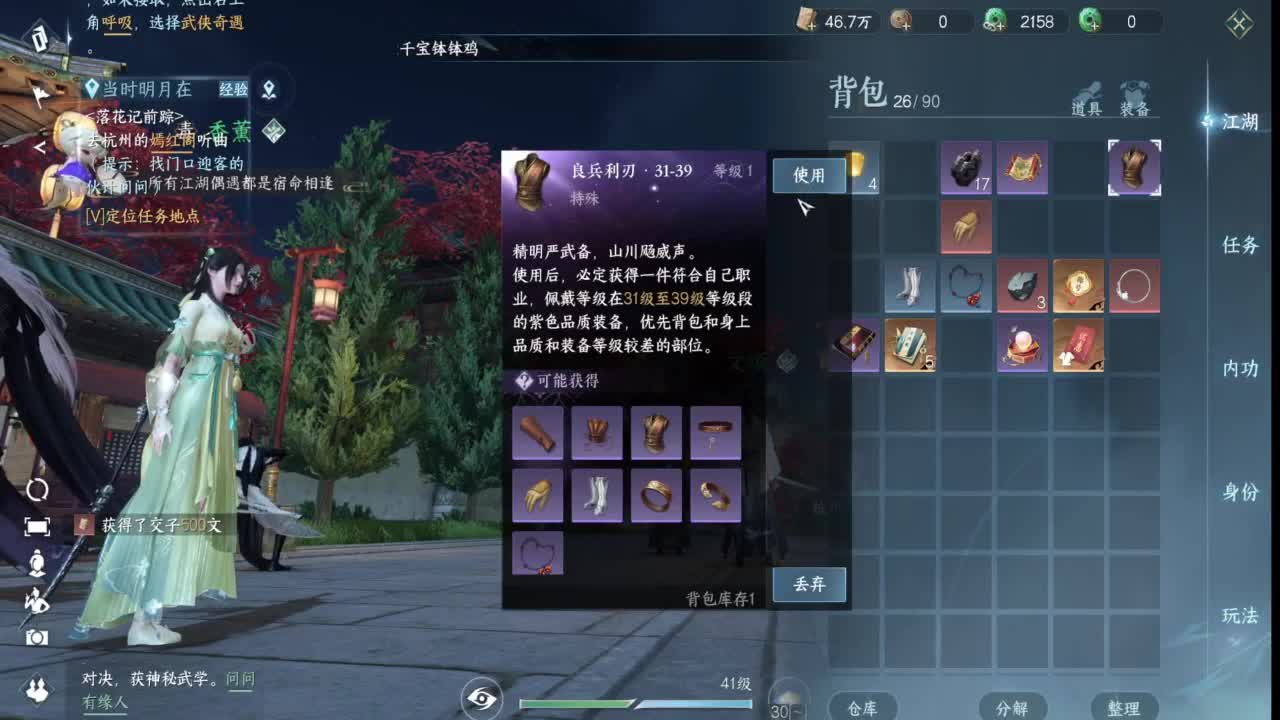Open the 内功 cultivation panel on right sidebar
Viewport: 1280px width, 720px height.
tap(1240, 368)
